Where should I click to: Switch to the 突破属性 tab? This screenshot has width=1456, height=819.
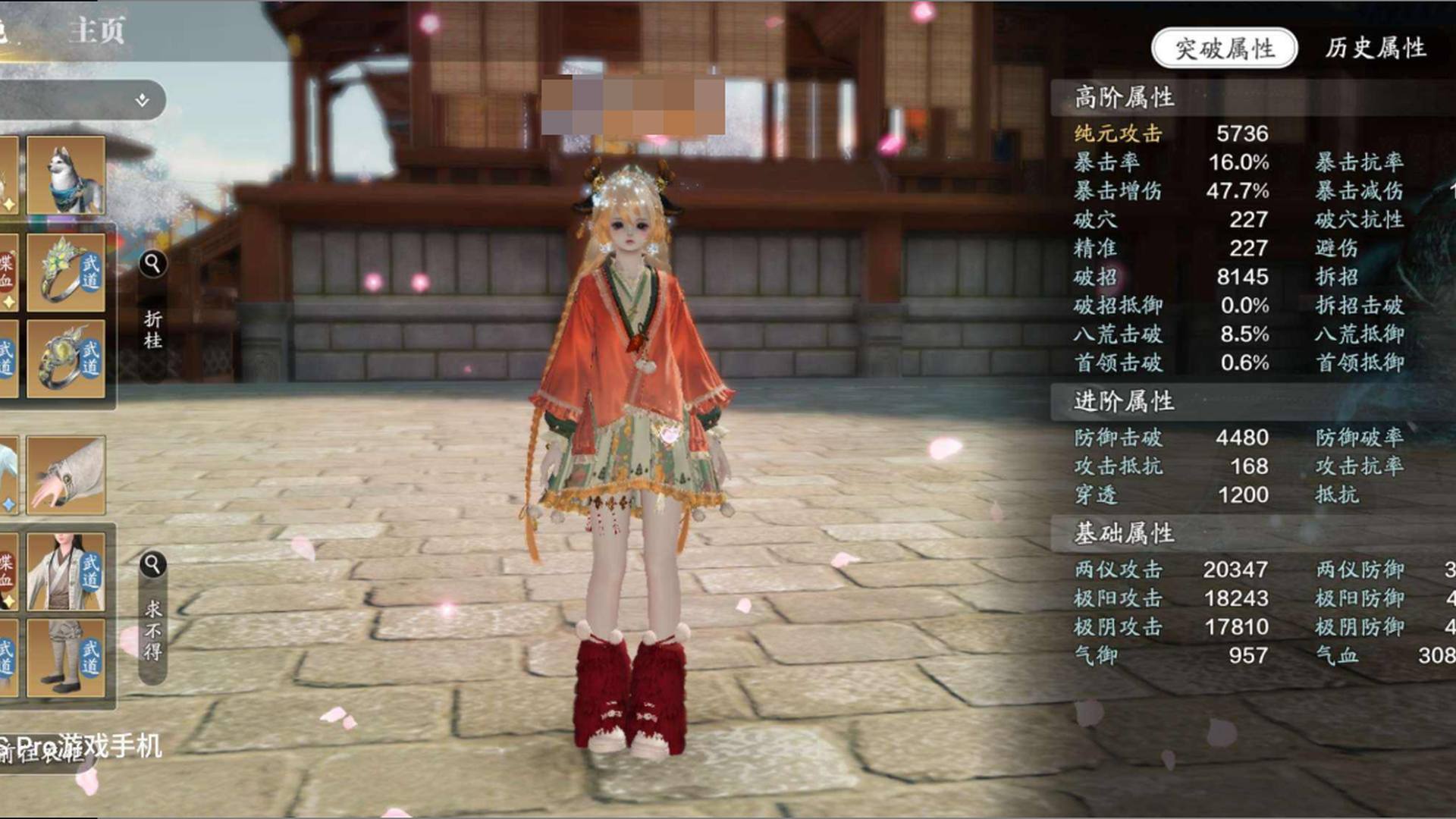[x=1224, y=49]
